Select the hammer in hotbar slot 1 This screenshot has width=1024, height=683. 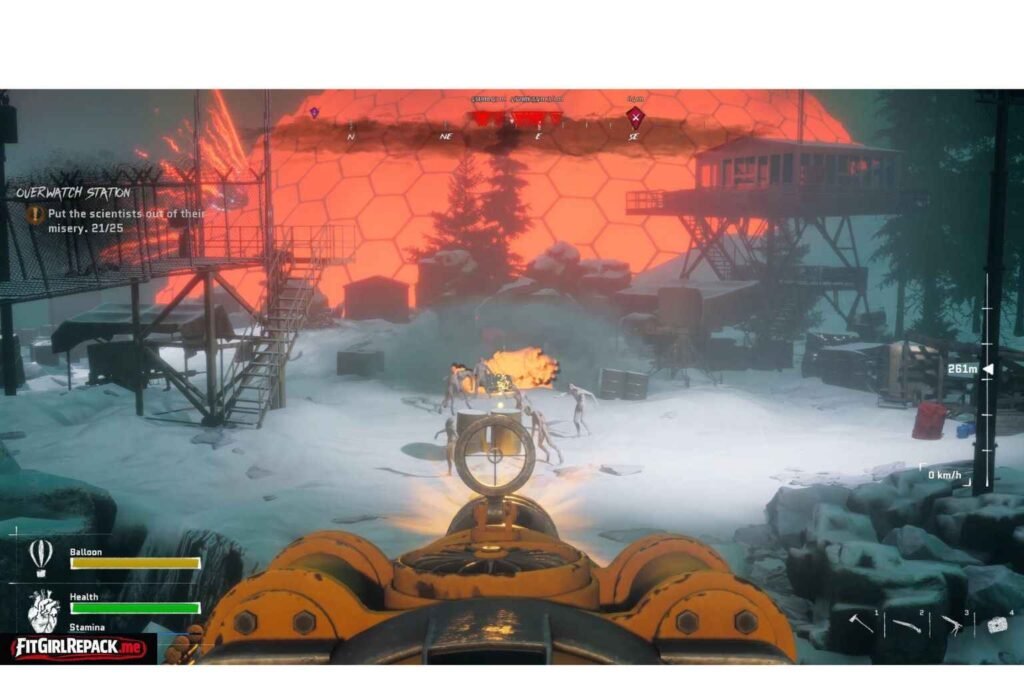pyautogui.click(x=864, y=623)
